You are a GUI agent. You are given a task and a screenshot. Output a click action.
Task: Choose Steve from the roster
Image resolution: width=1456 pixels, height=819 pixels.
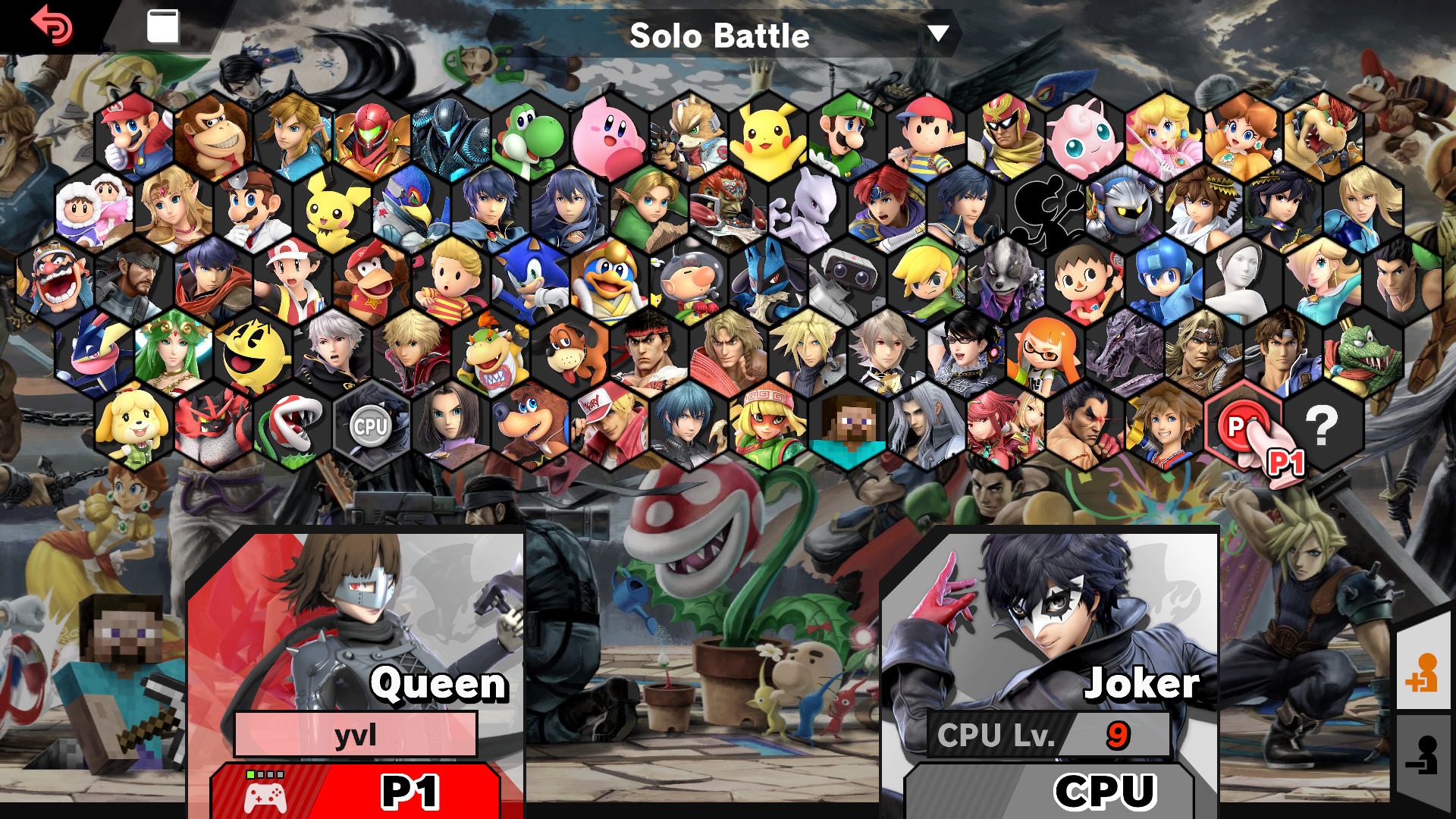847,425
